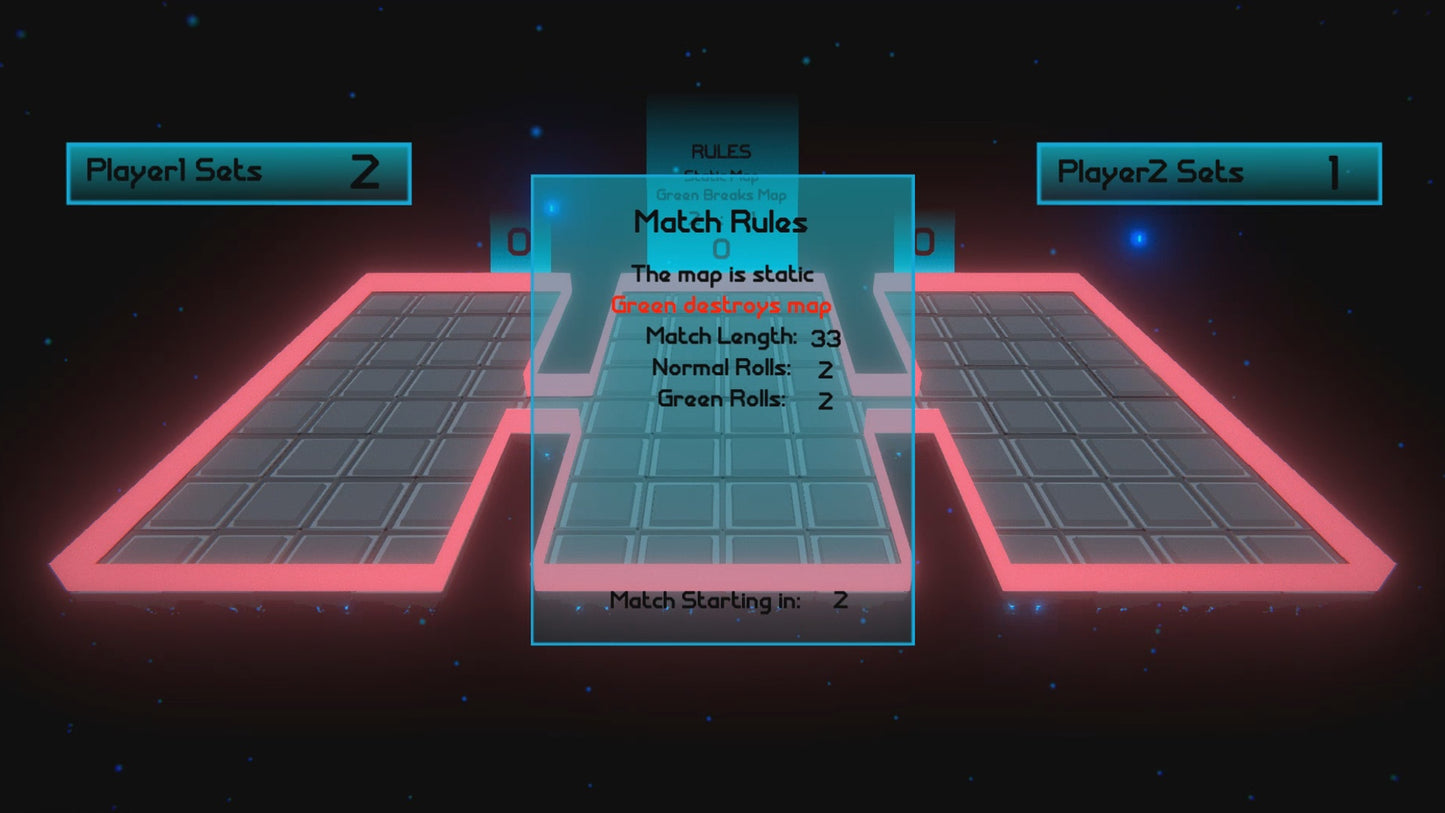Toggle the 'The map is static' rule

(722, 274)
